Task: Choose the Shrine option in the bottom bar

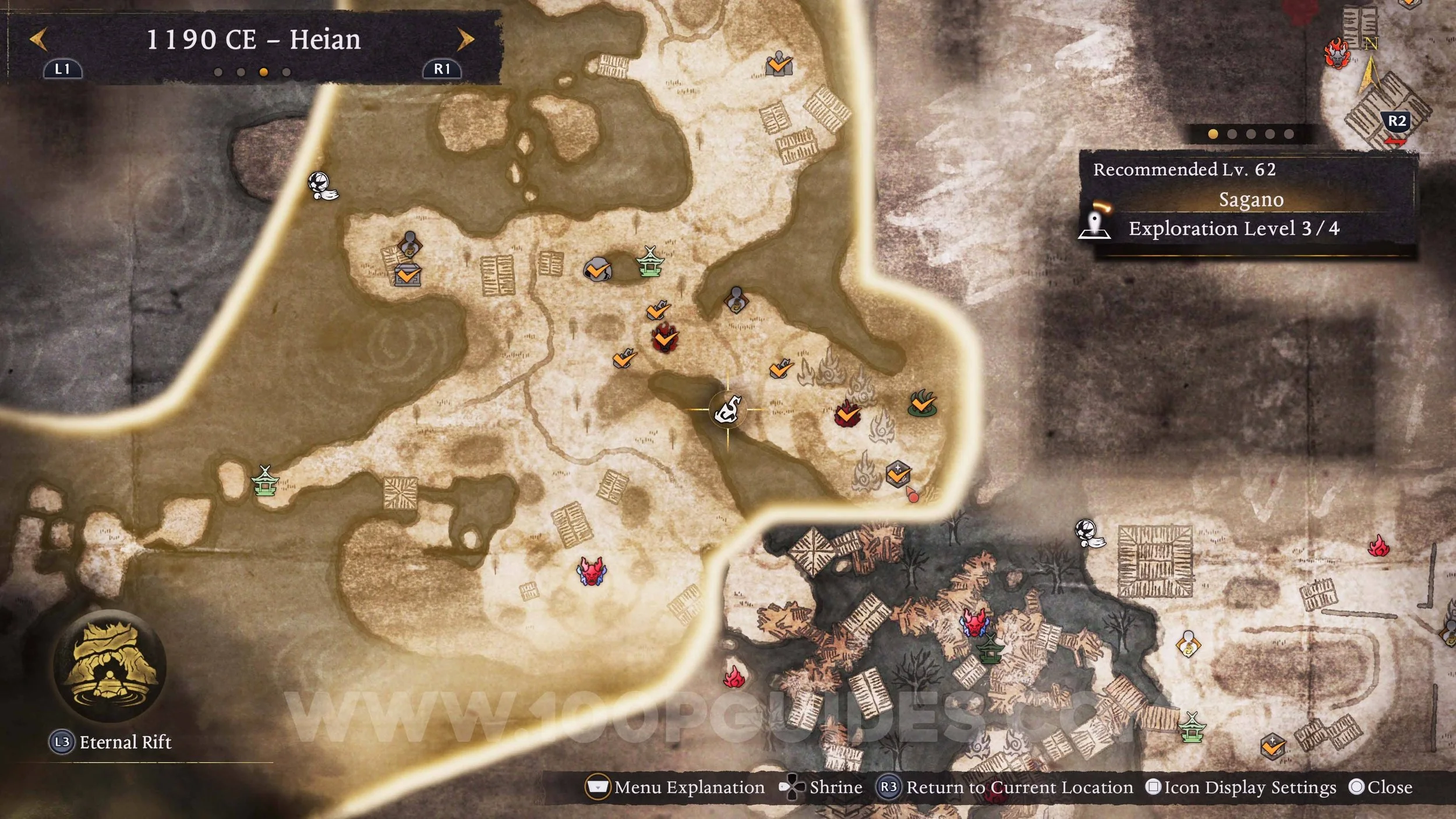Action: 821,788
